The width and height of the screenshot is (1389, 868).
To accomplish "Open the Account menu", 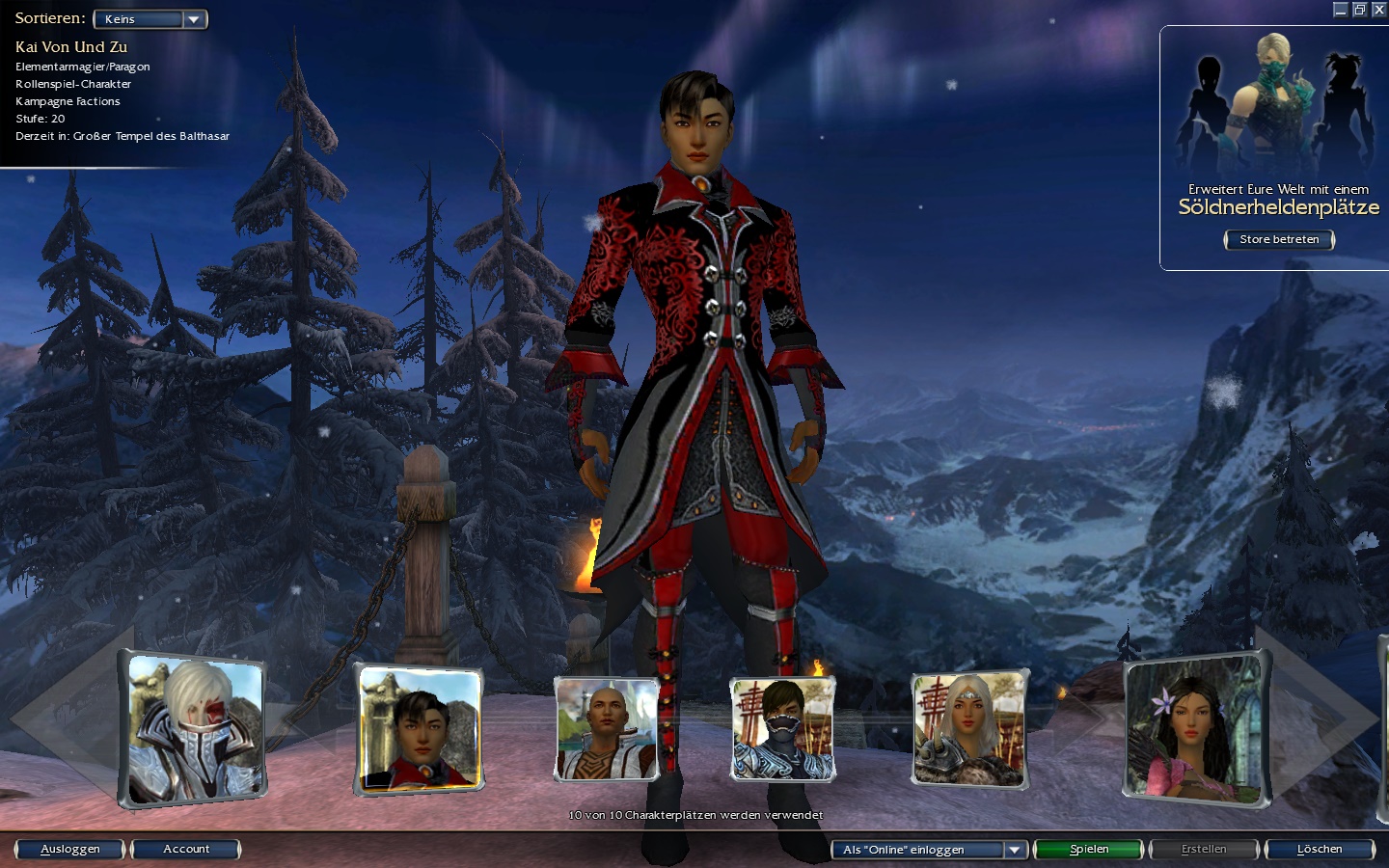I will [186, 850].
